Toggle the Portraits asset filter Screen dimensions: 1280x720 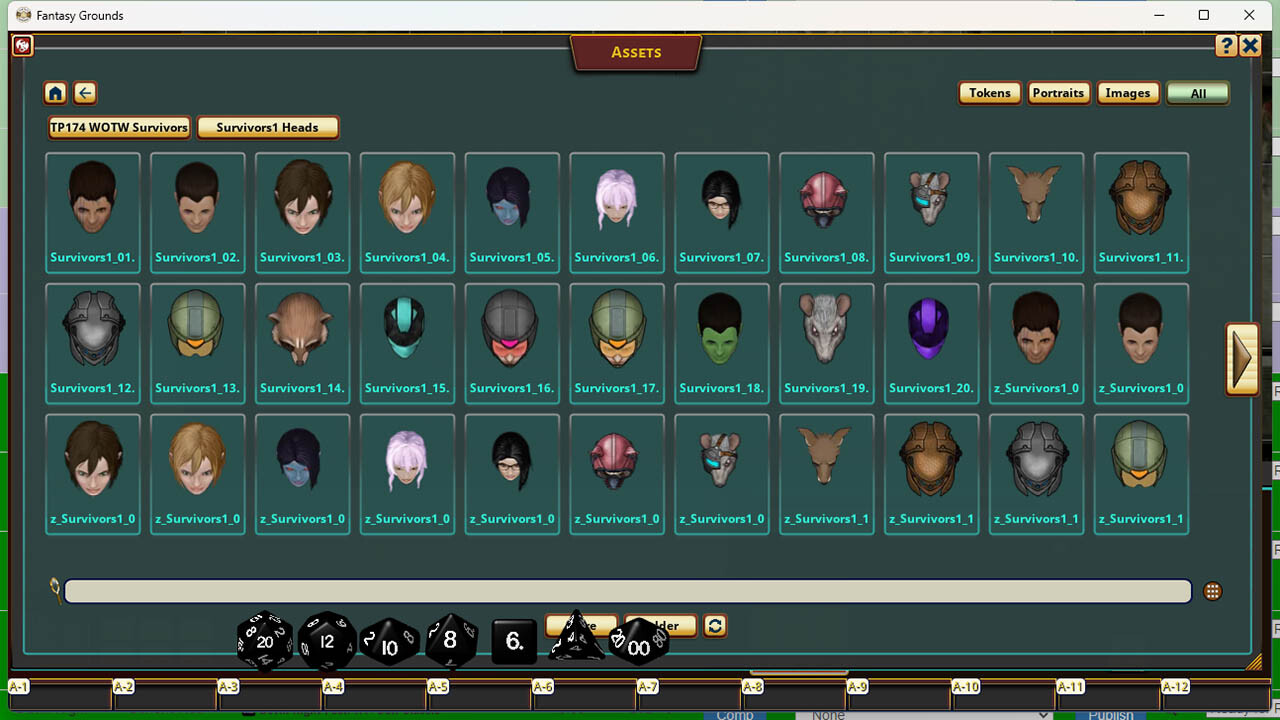1059,92
